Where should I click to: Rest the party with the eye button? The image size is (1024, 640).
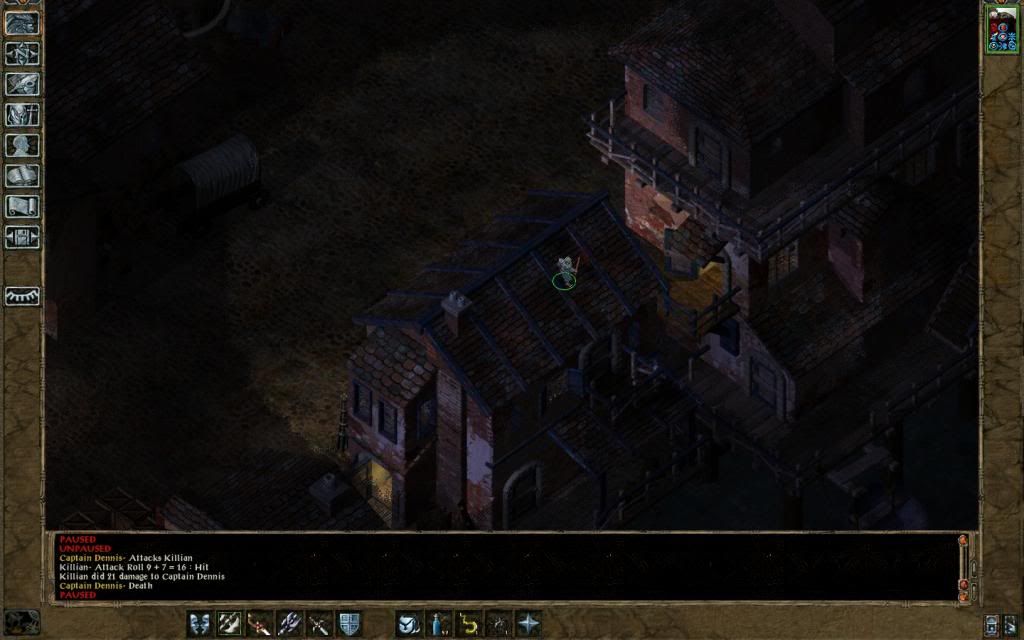pyautogui.click(x=22, y=296)
